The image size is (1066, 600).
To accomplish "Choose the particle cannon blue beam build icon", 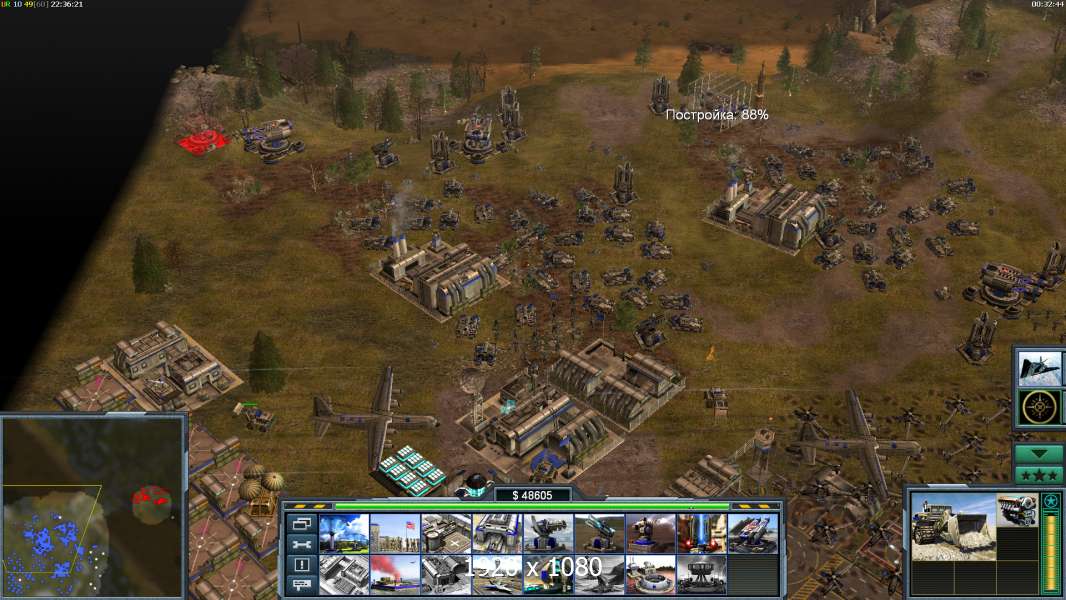I will (x=702, y=533).
